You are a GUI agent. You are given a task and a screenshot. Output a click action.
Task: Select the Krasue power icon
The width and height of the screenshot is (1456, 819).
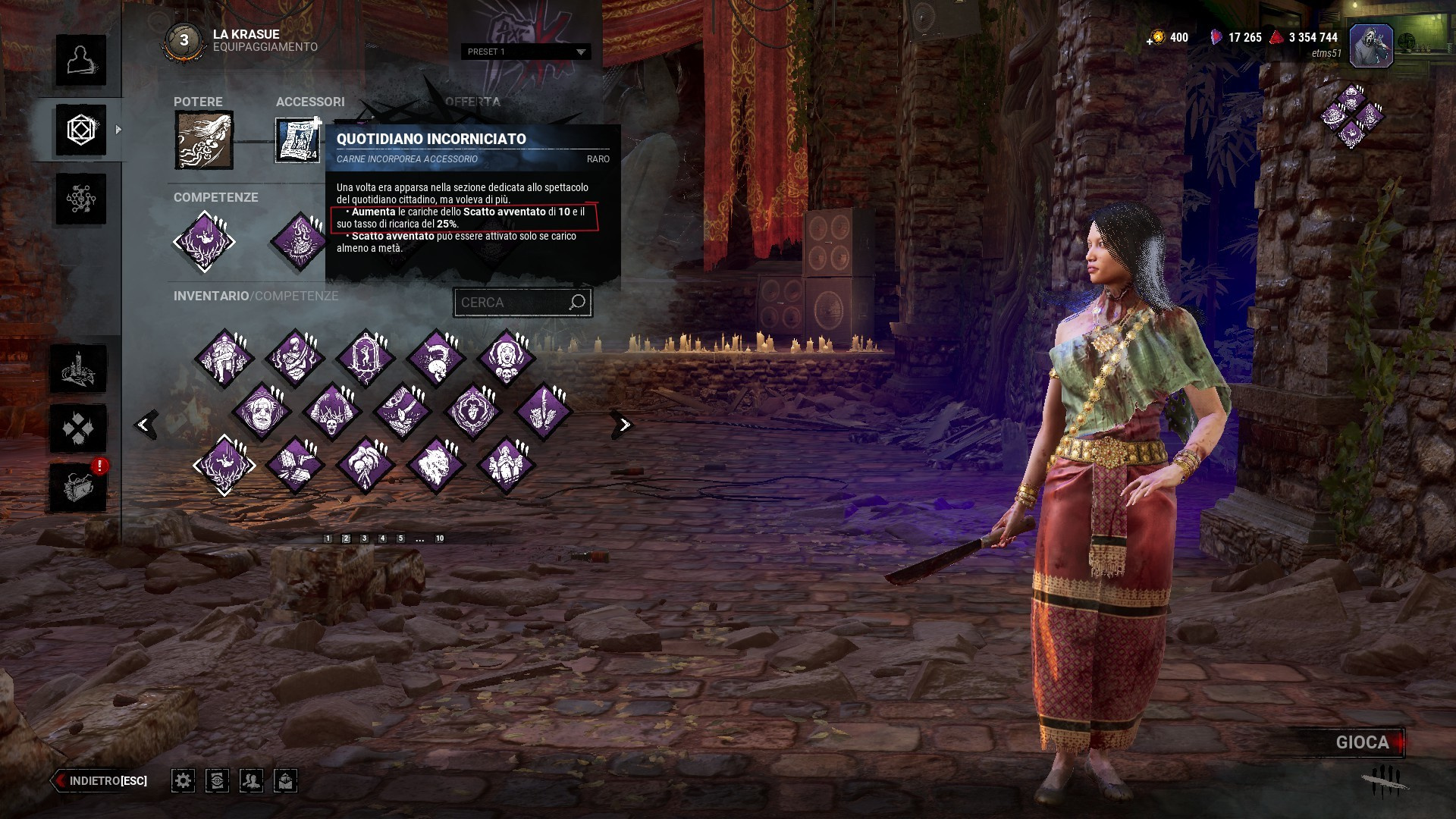point(204,140)
